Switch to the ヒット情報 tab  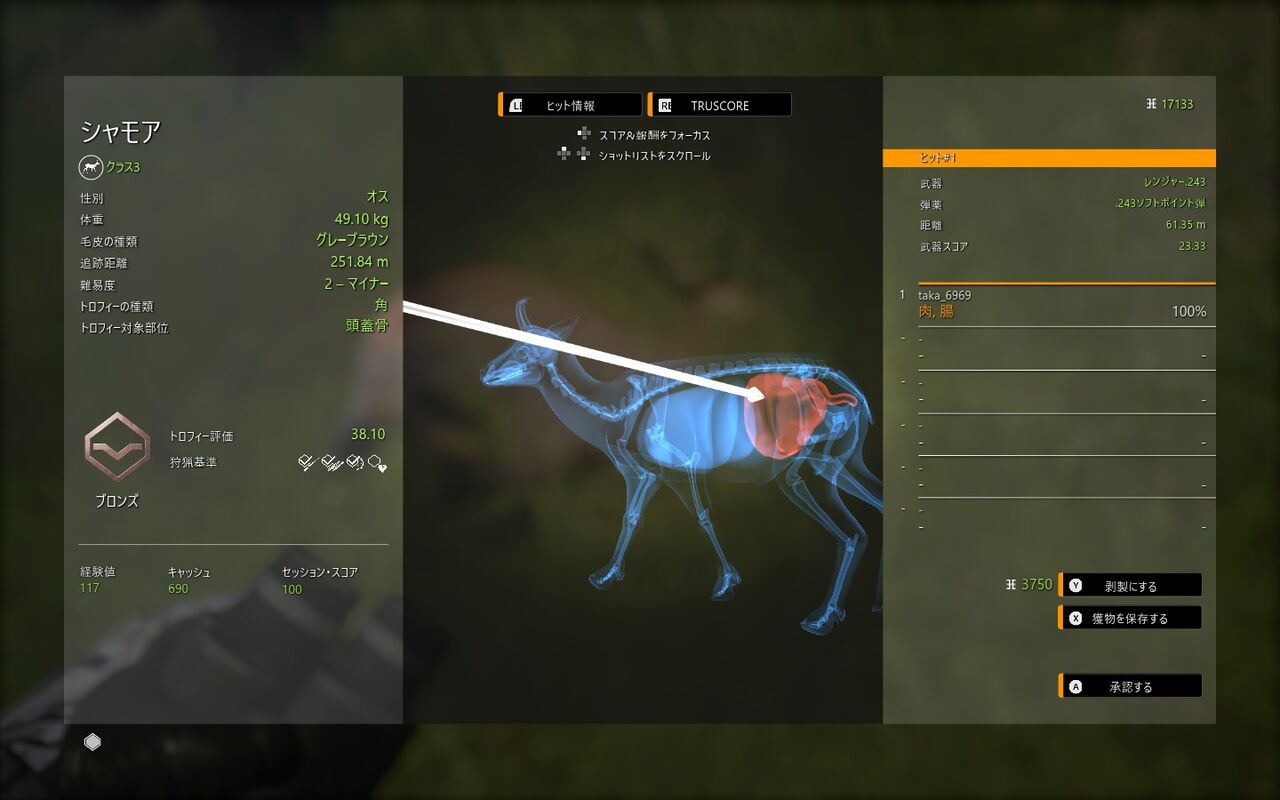click(x=570, y=105)
